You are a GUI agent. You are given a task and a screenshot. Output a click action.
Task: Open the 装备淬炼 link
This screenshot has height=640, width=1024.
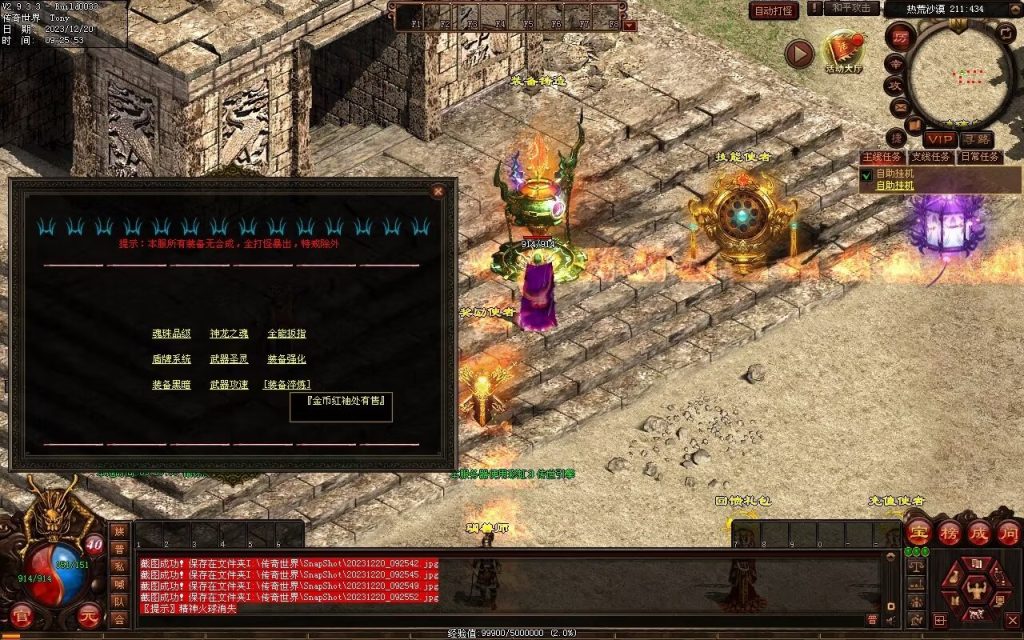(287, 384)
